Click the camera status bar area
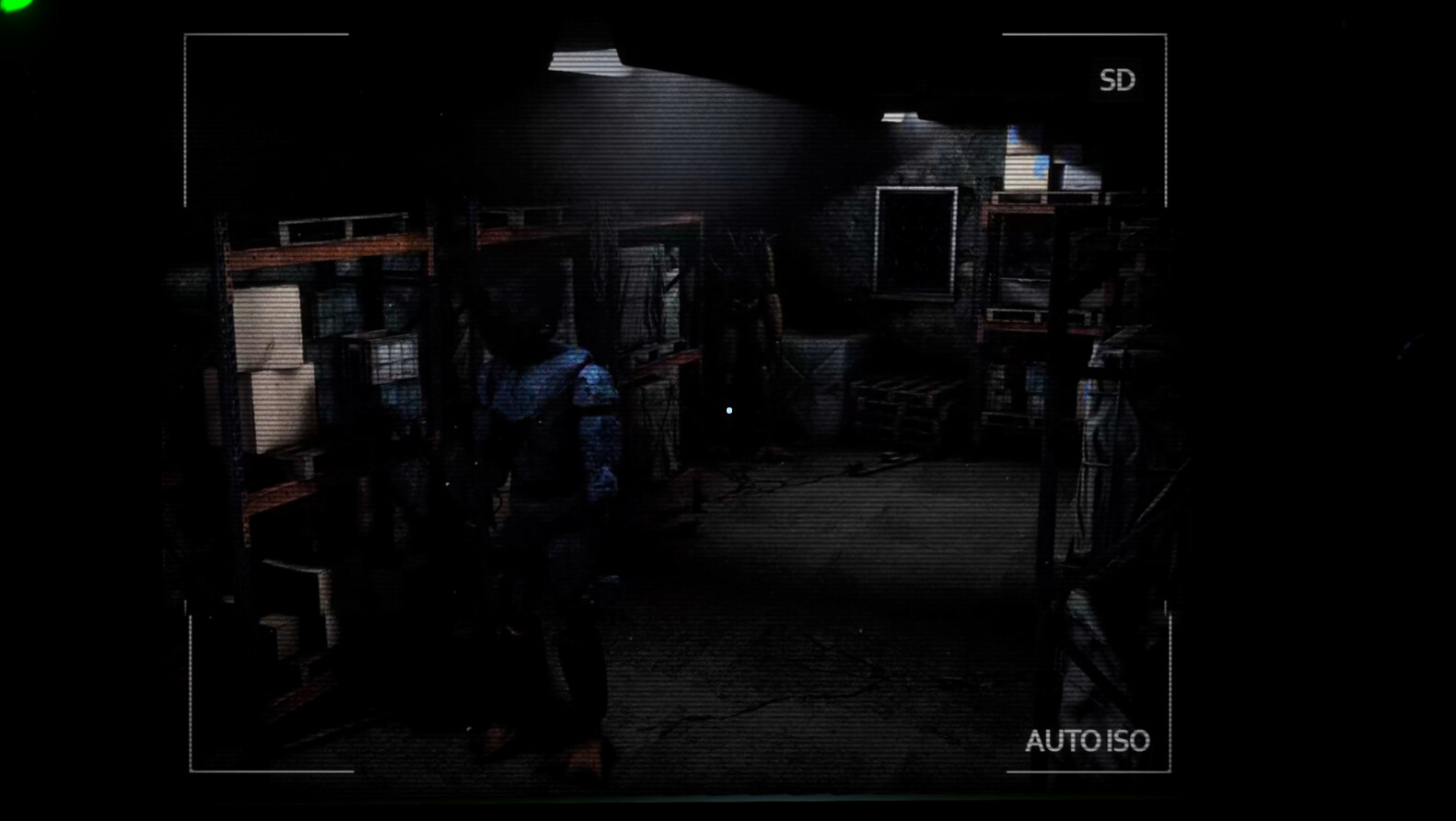The width and height of the screenshot is (1456, 821). (x=1117, y=81)
